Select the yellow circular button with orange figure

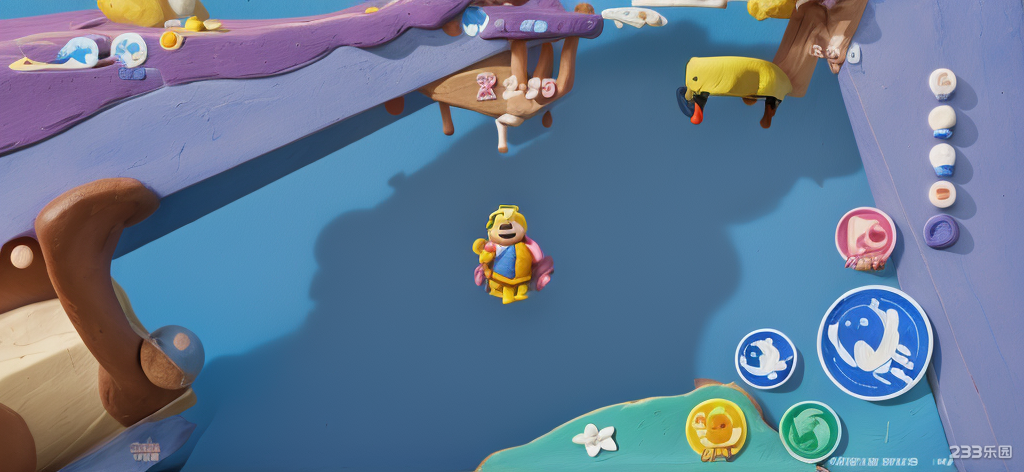point(716,428)
